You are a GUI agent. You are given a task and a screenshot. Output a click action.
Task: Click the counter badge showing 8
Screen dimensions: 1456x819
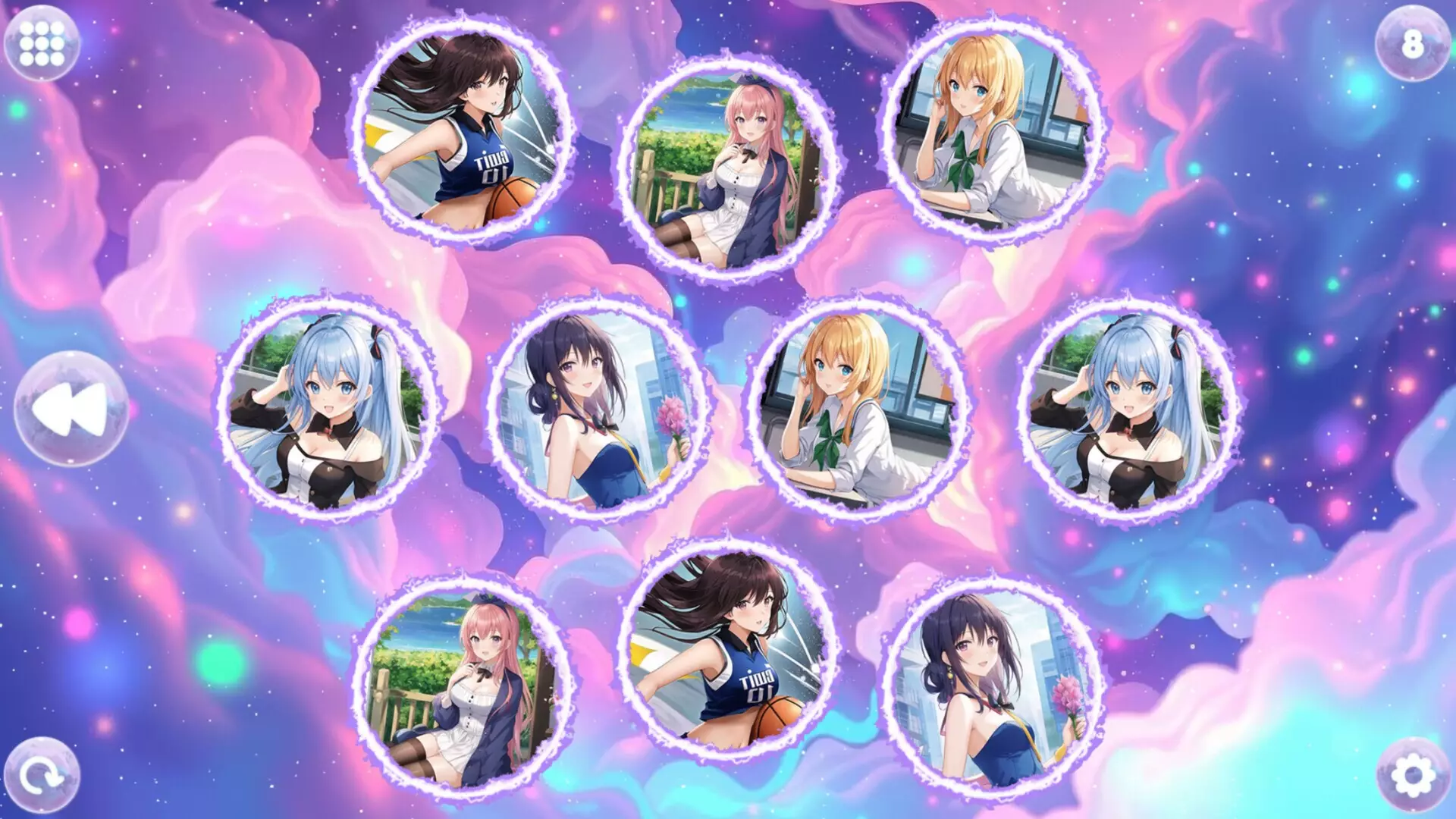tap(1412, 43)
